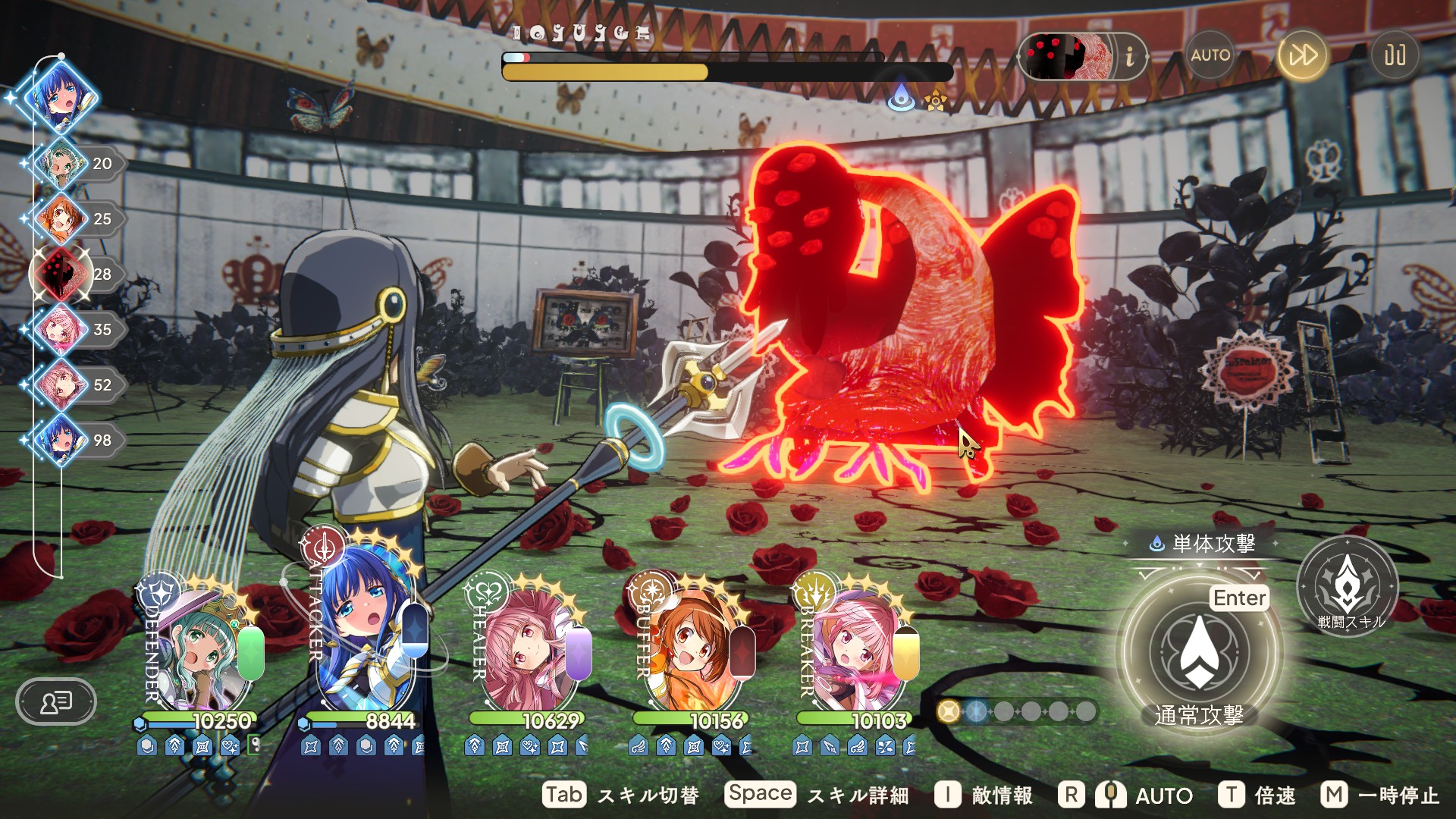Activate the fast-forward speed button
This screenshot has height=819, width=1456.
click(x=1303, y=55)
